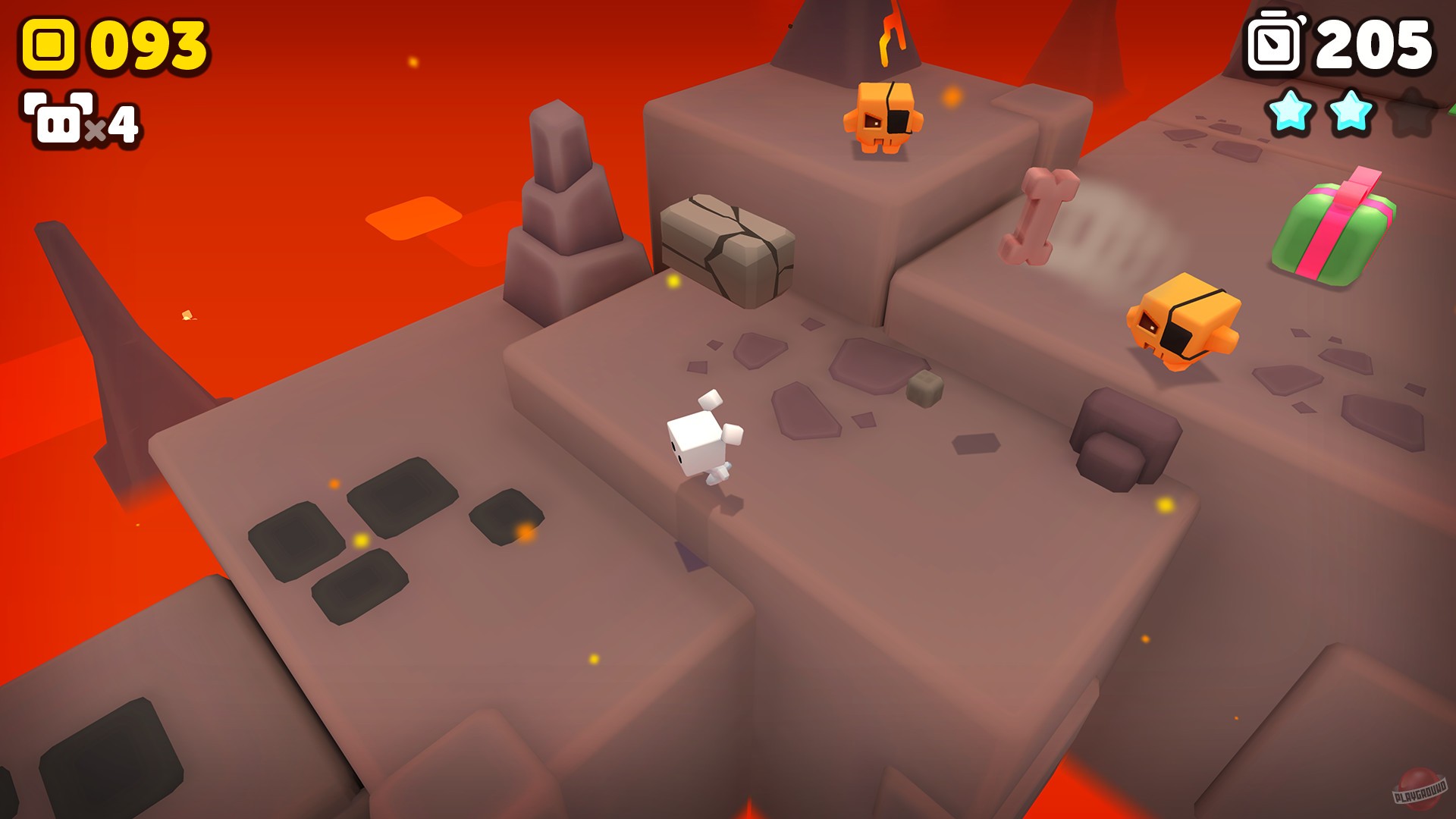This screenshot has width=1456, height=819.
Task: Click the yellow coin counter icon
Action: click(x=47, y=43)
